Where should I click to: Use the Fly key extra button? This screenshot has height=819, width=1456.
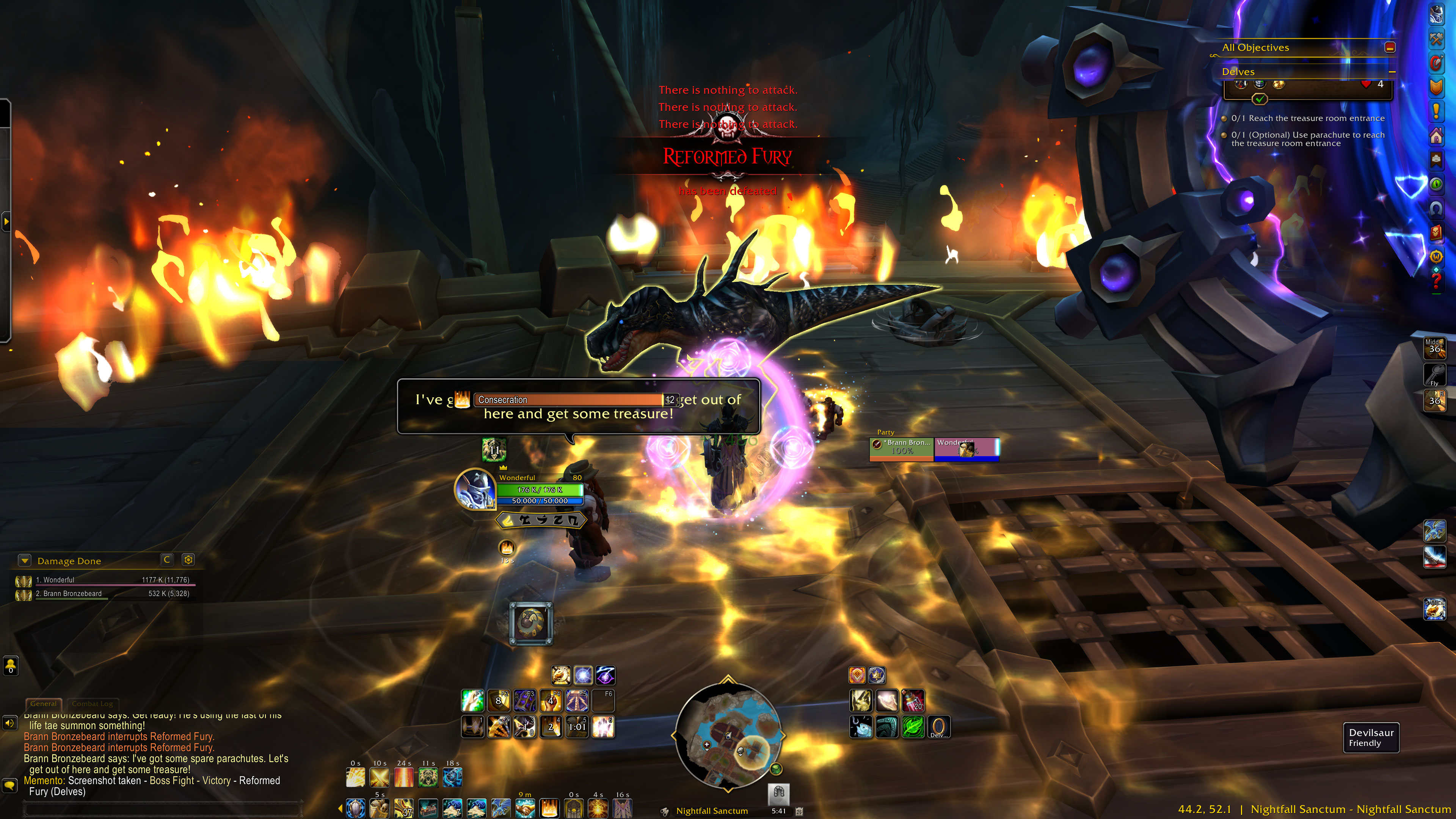pyautogui.click(x=1434, y=374)
